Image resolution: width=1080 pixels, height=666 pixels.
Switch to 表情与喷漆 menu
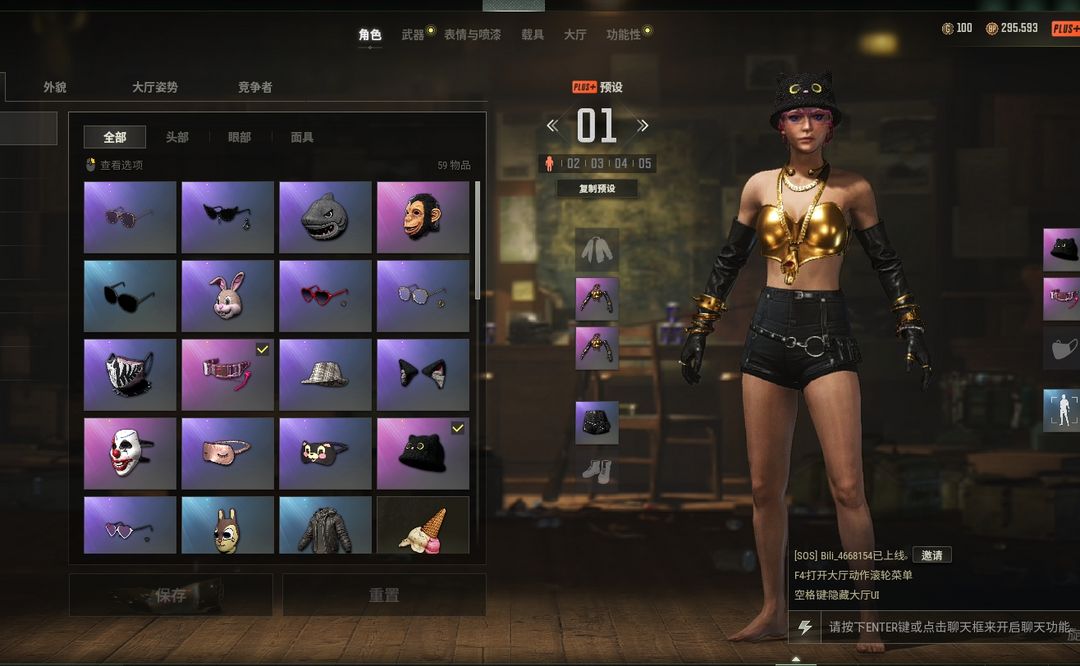pos(472,35)
